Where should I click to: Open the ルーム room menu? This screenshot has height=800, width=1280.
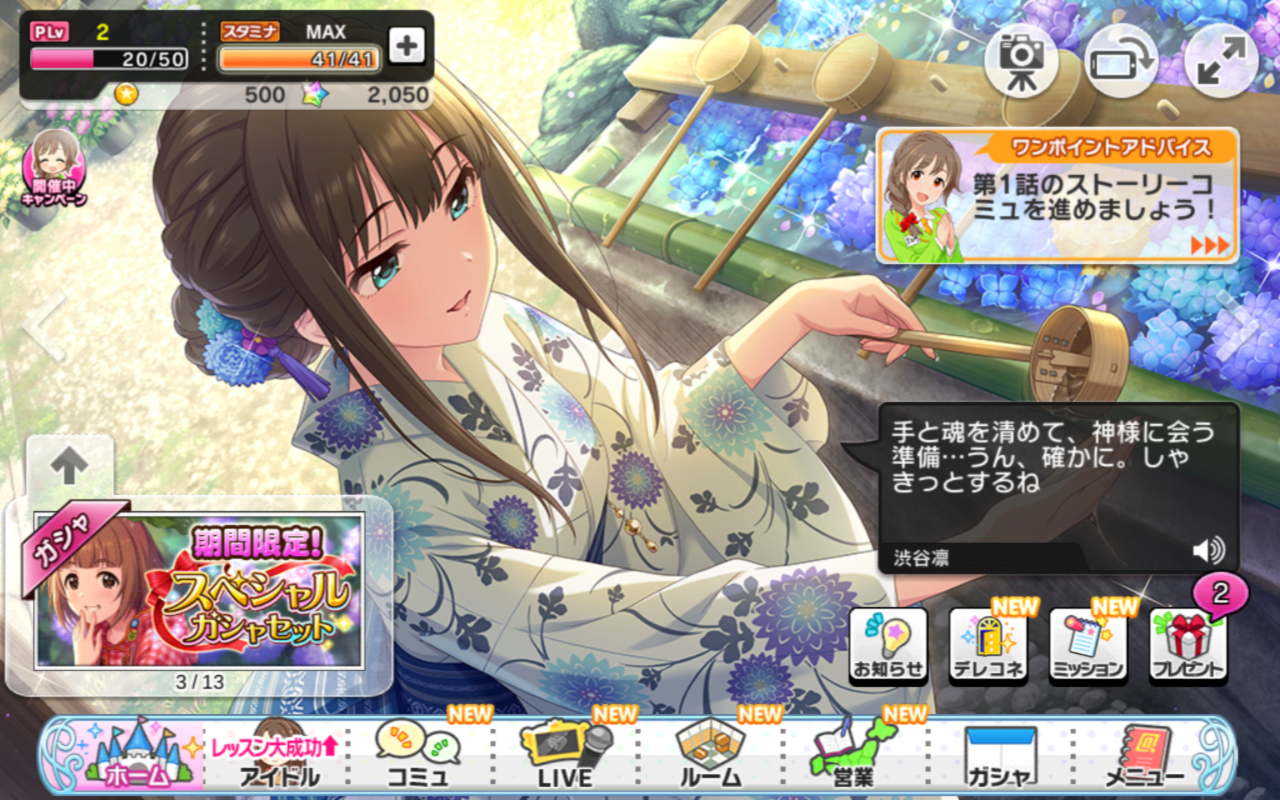[710, 757]
